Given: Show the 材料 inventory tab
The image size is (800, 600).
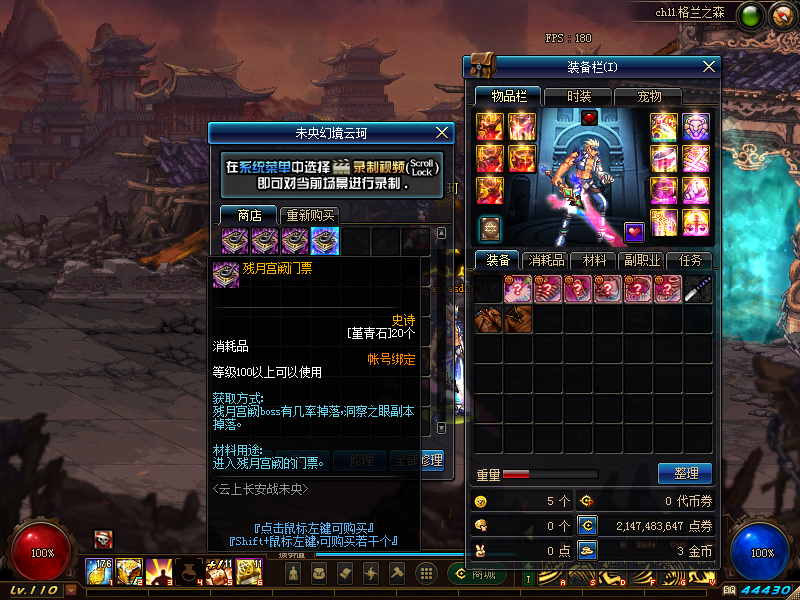Looking at the screenshot, I should (595, 260).
